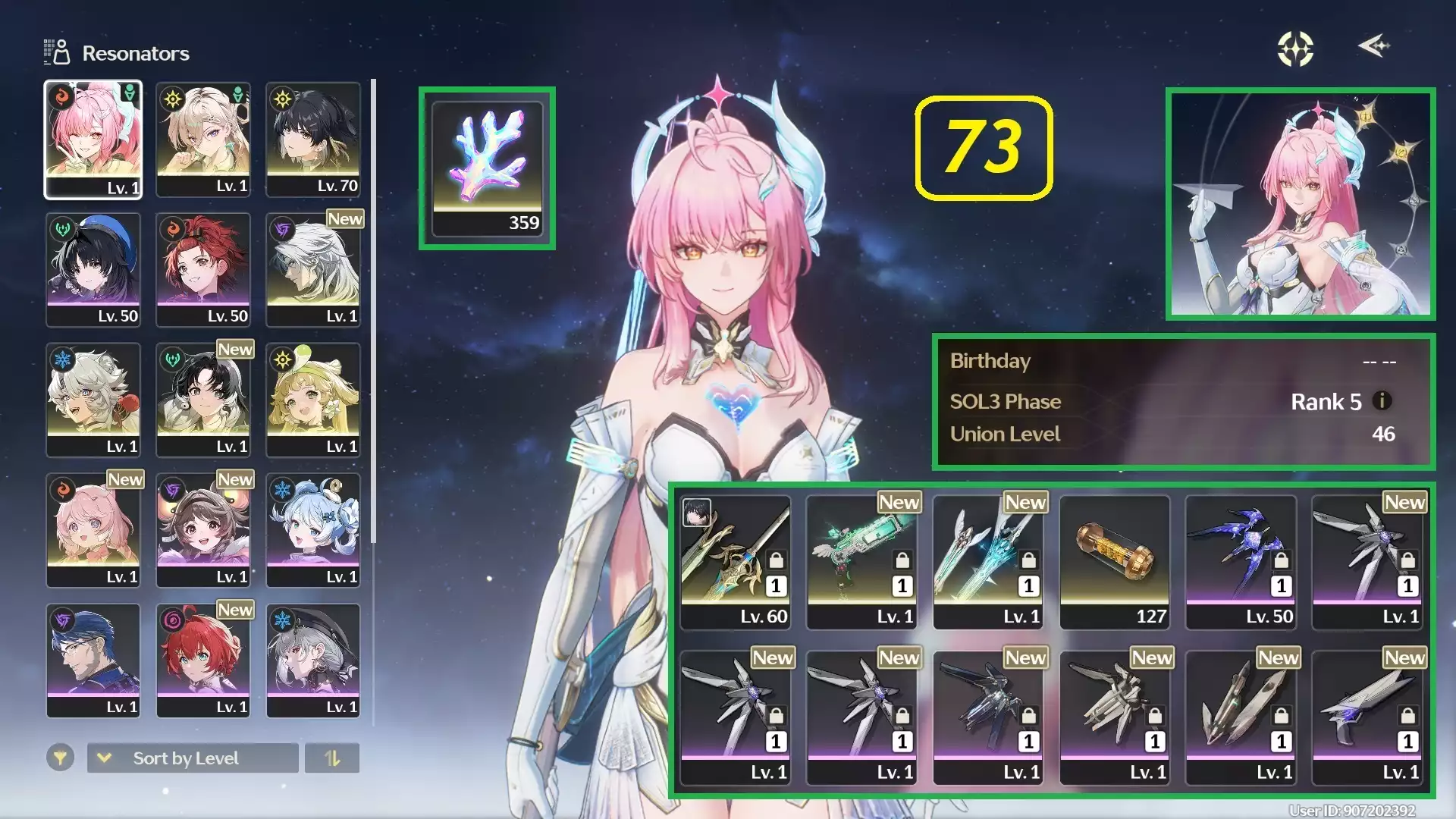The height and width of the screenshot is (819, 1456).
Task: Choose the green pistols Lv. 1 weapon
Action: click(x=861, y=562)
